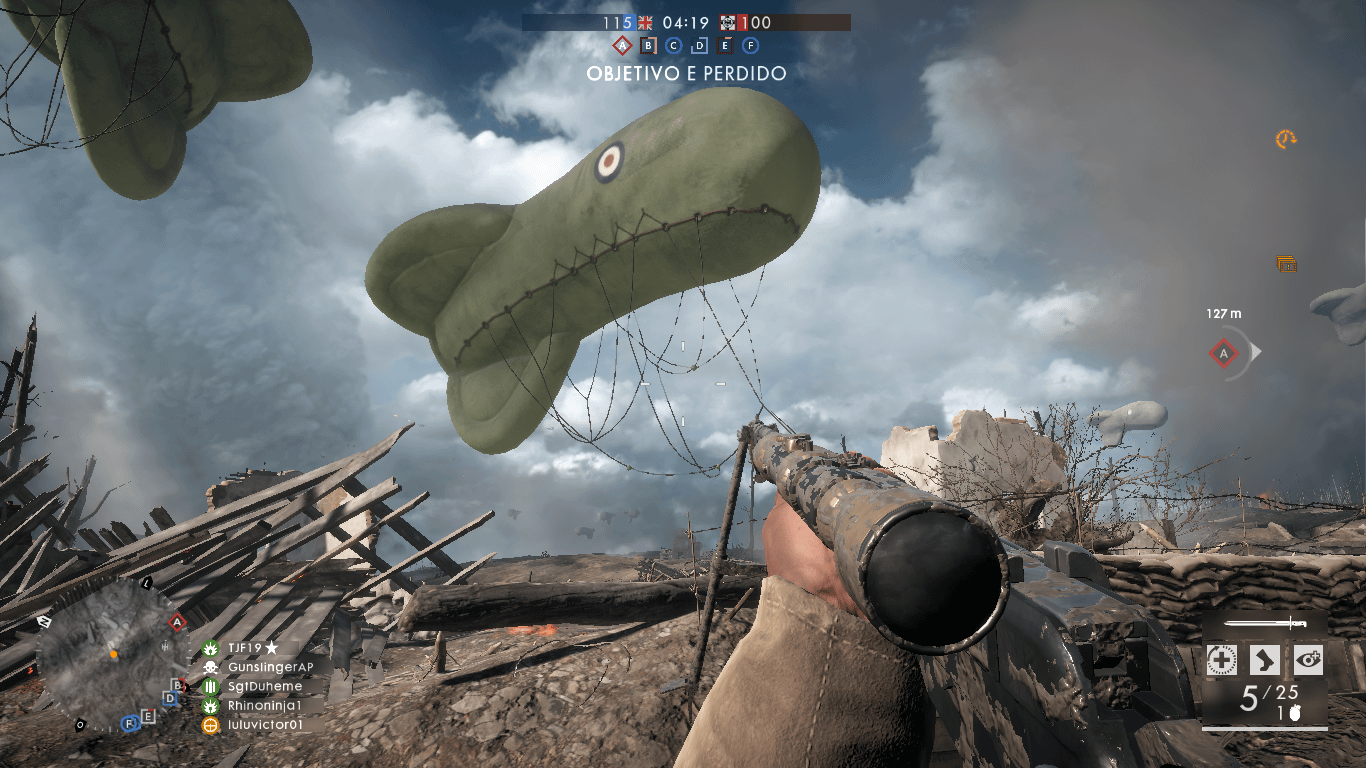1366x768 pixels.
Task: Toggle objective B flag indicator
Action: click(x=648, y=45)
